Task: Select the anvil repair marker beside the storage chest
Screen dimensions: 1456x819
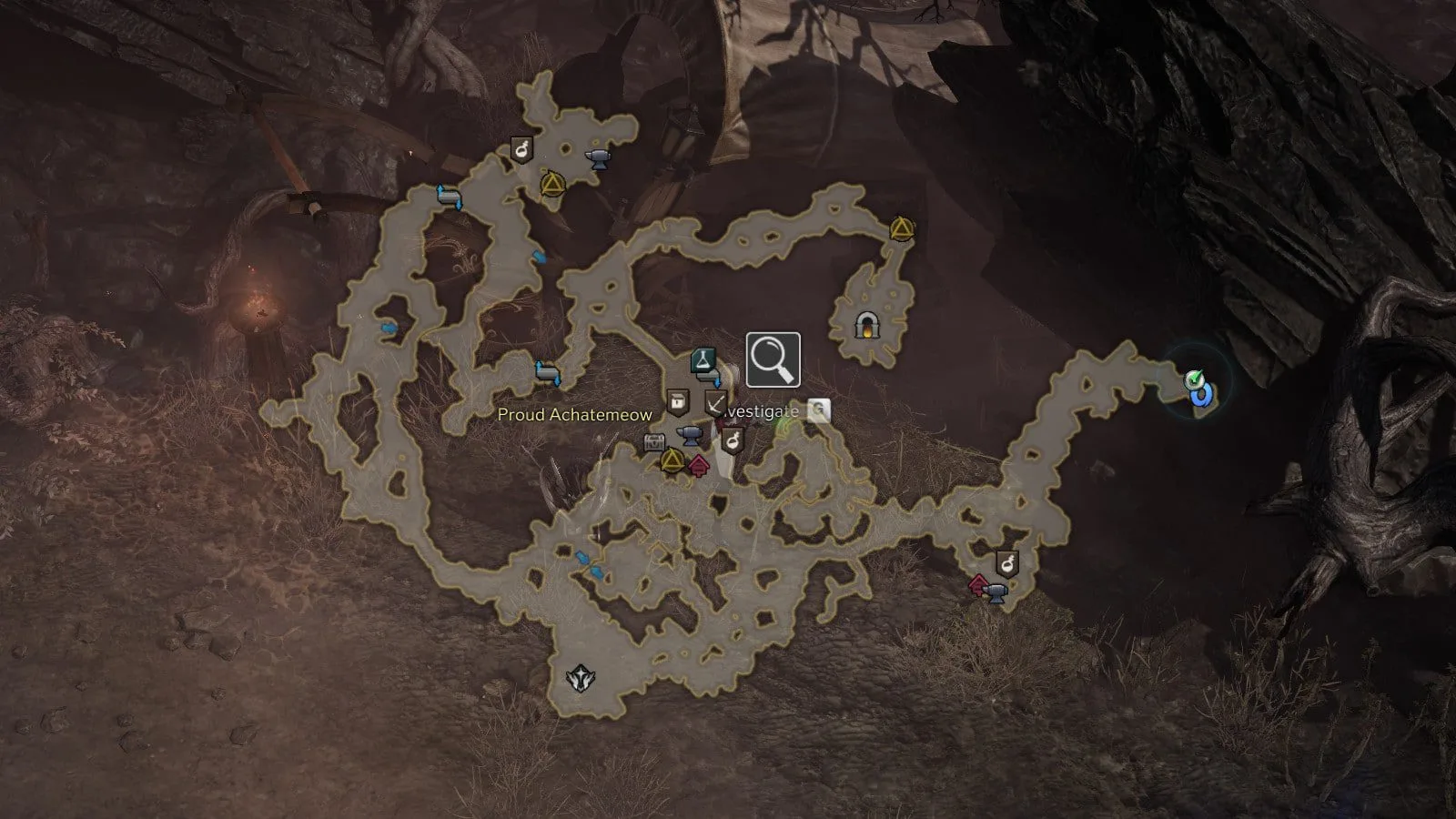Action: [x=690, y=435]
